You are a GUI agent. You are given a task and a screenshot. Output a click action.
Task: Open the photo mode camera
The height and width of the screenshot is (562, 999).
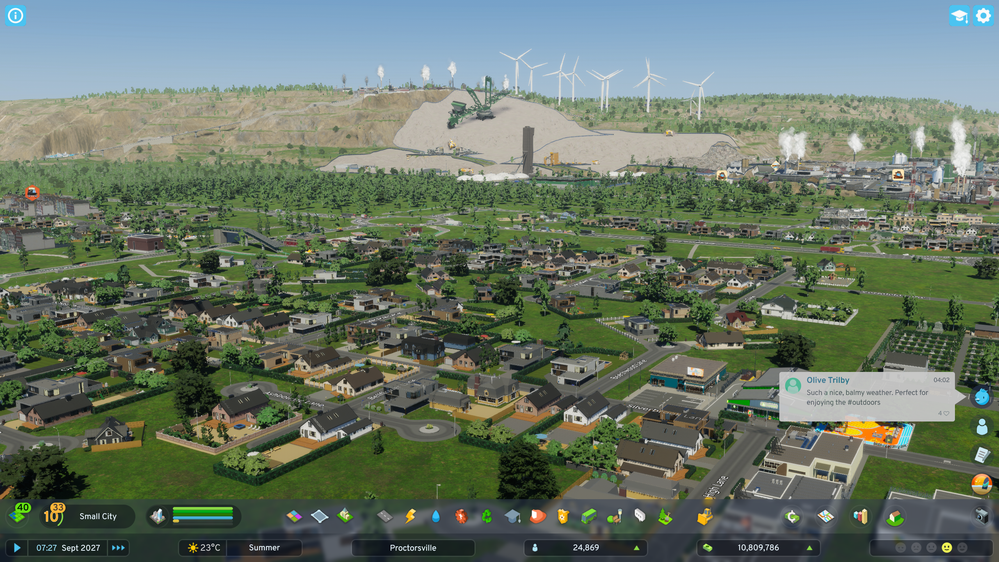[x=981, y=516]
